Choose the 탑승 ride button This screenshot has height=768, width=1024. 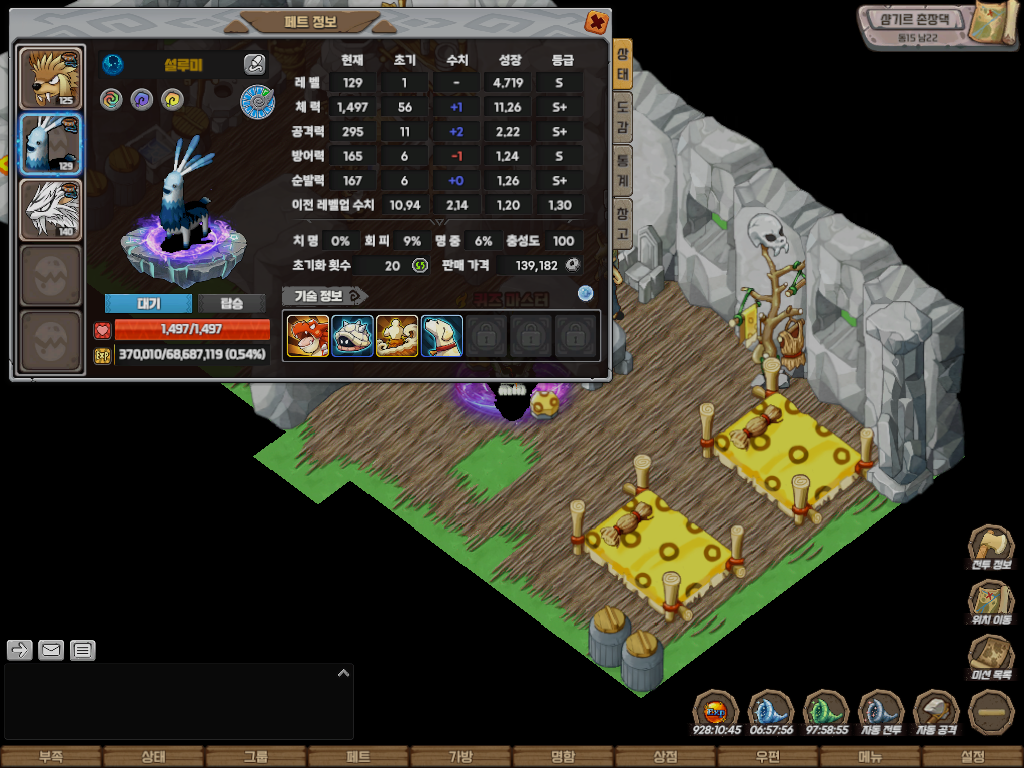[x=231, y=304]
